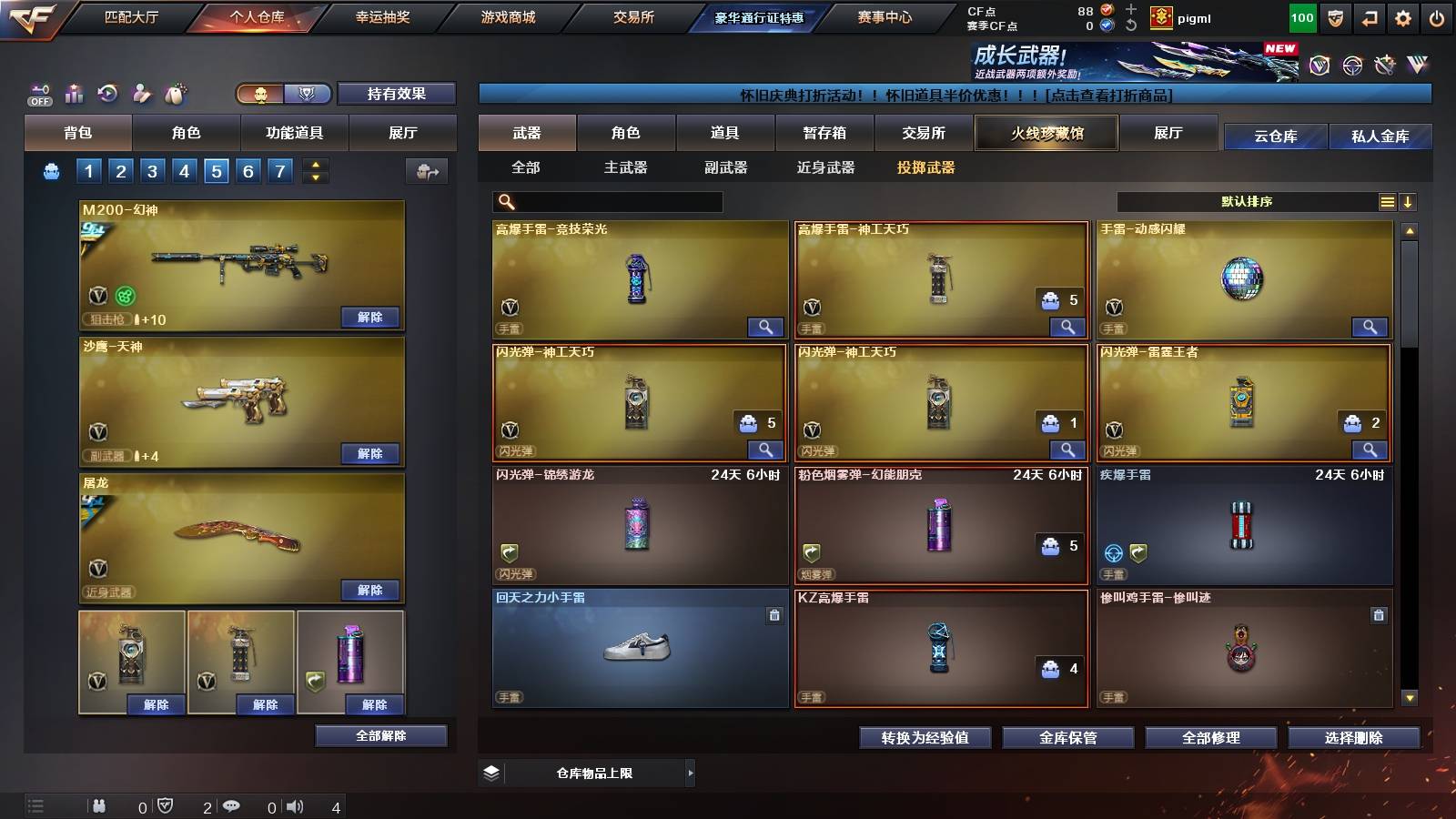Click the speaker volume icon at the bottom
The height and width of the screenshot is (819, 1456).
coord(295,806)
